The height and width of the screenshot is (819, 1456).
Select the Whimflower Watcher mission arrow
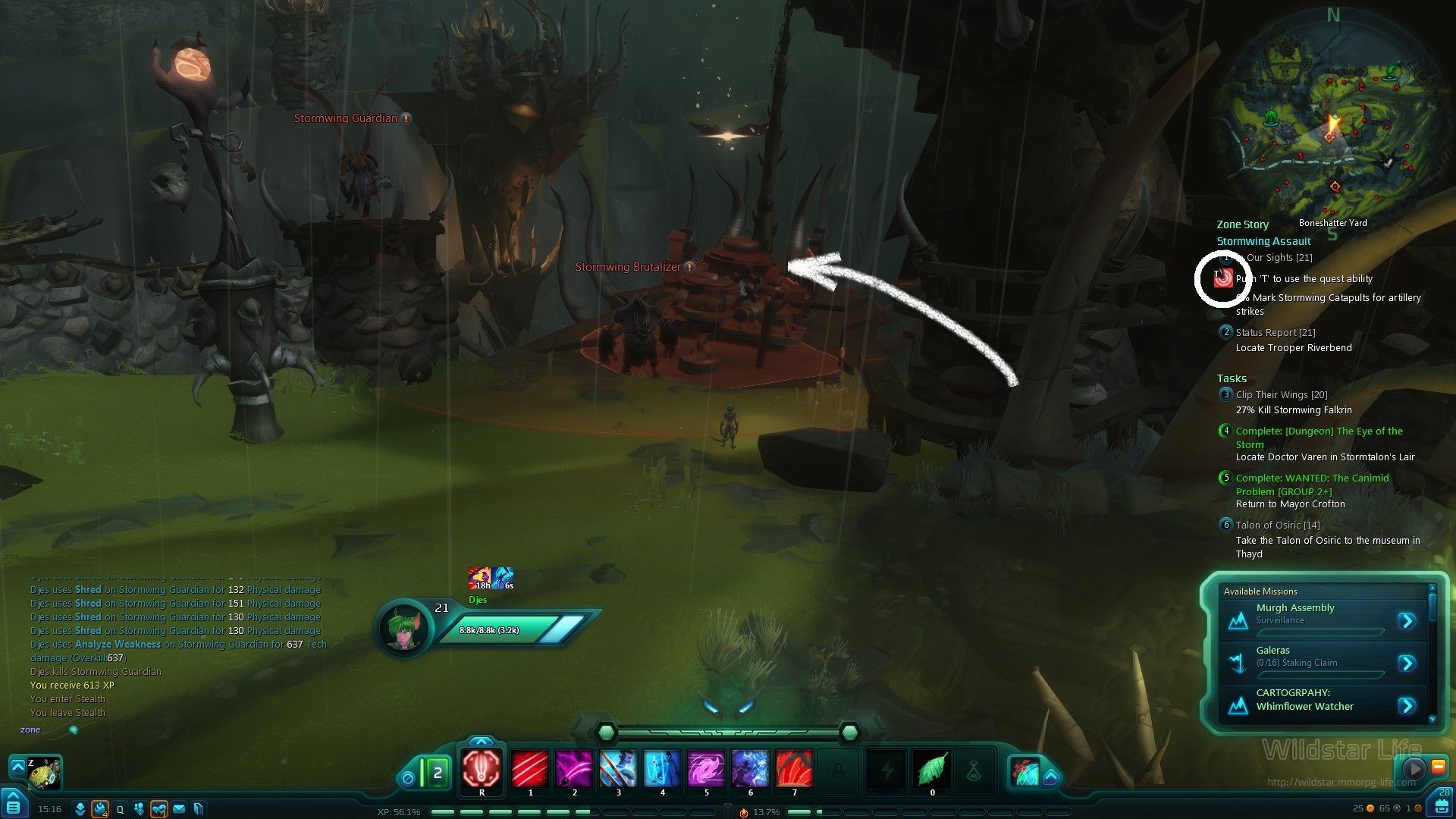point(1407,706)
